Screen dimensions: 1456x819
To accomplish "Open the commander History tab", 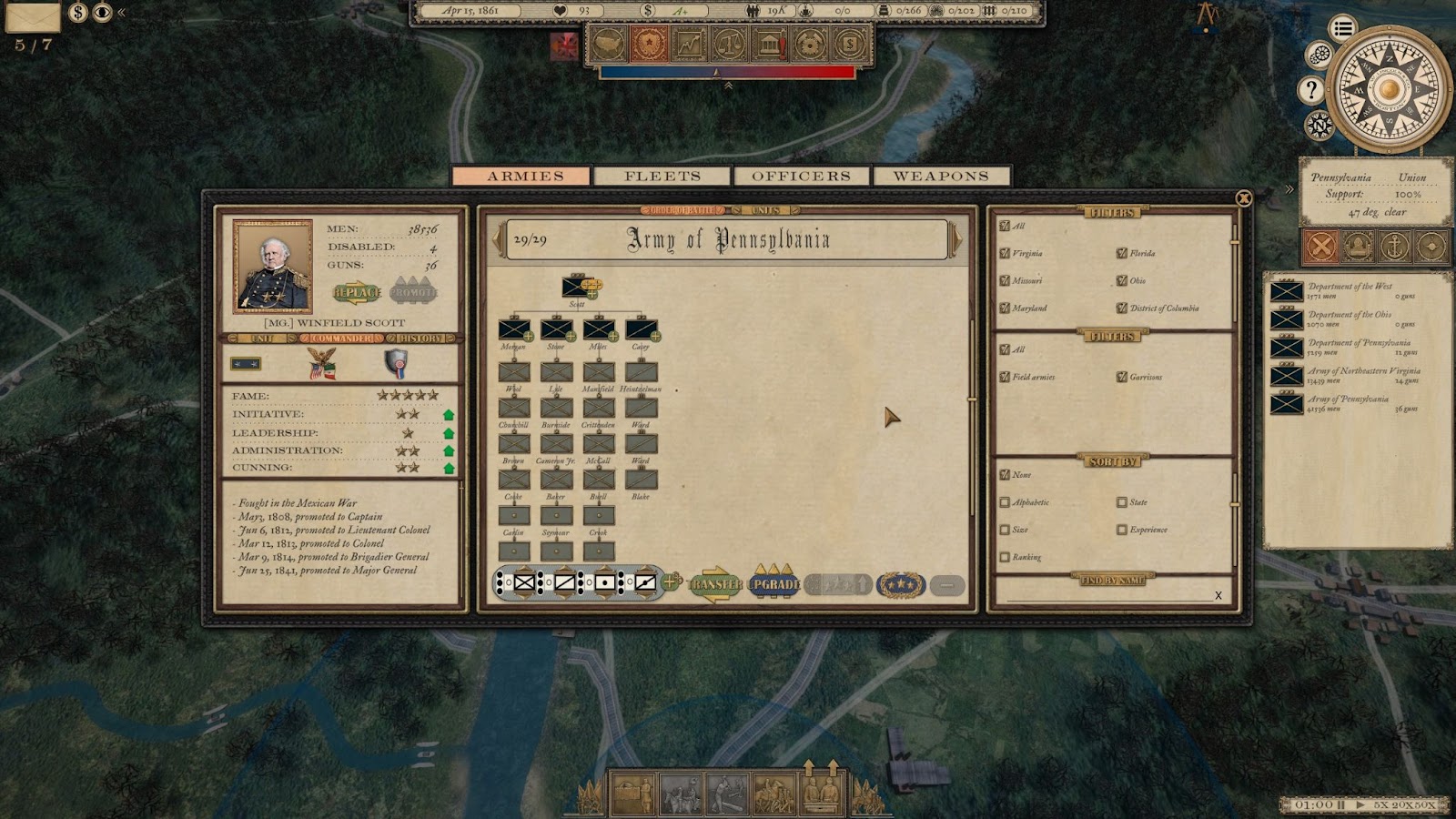I will pyautogui.click(x=420, y=339).
